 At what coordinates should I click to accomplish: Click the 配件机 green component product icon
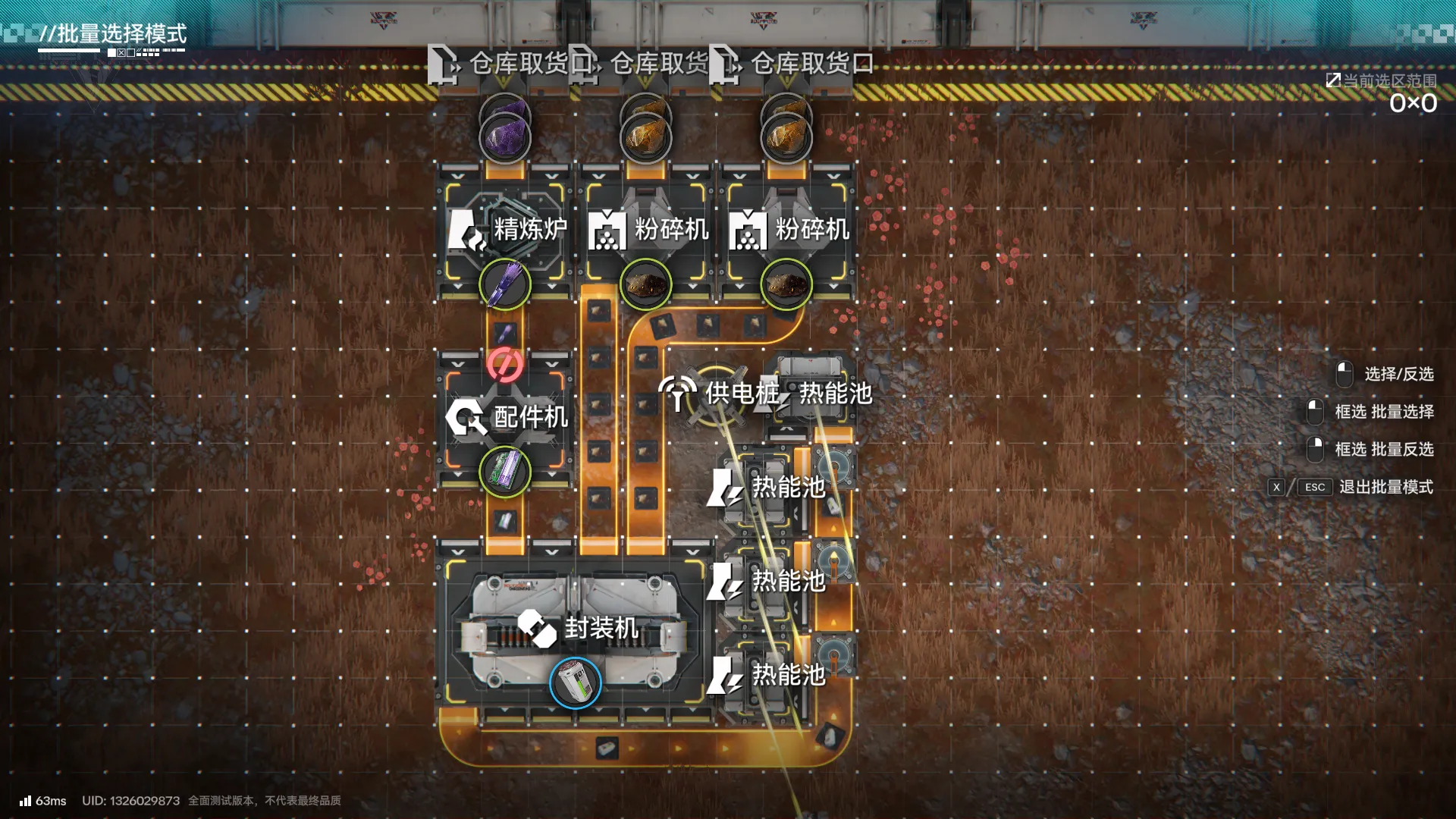point(505,472)
